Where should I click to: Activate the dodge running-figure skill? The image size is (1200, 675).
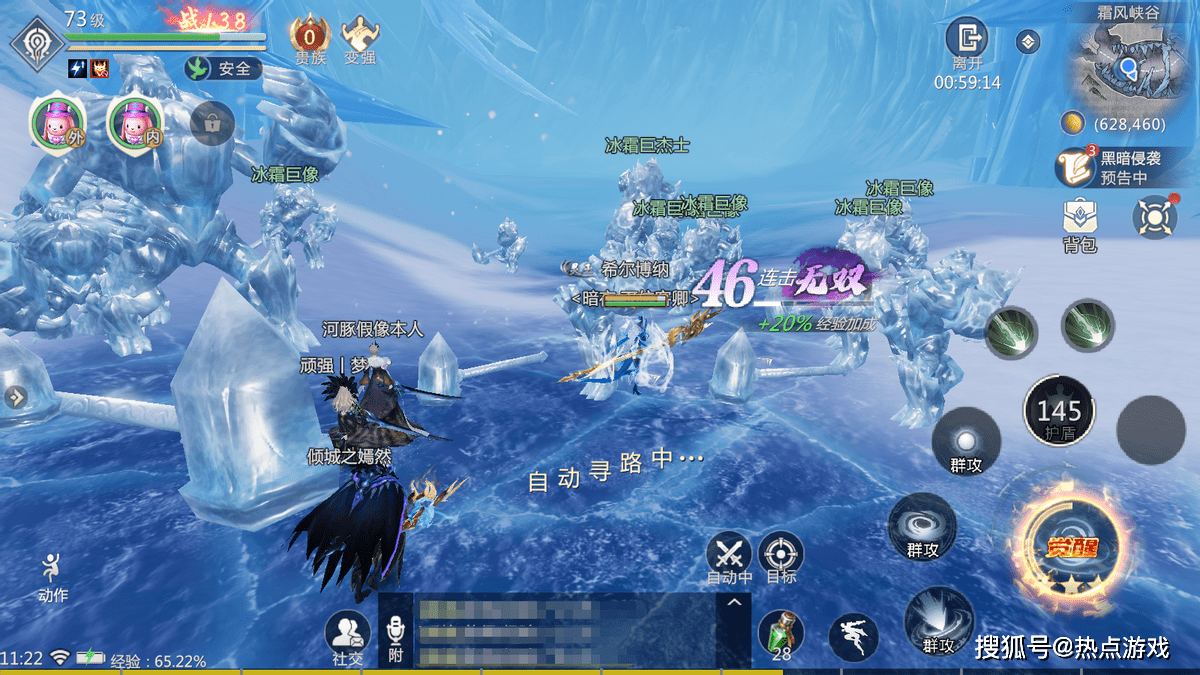coord(853,636)
